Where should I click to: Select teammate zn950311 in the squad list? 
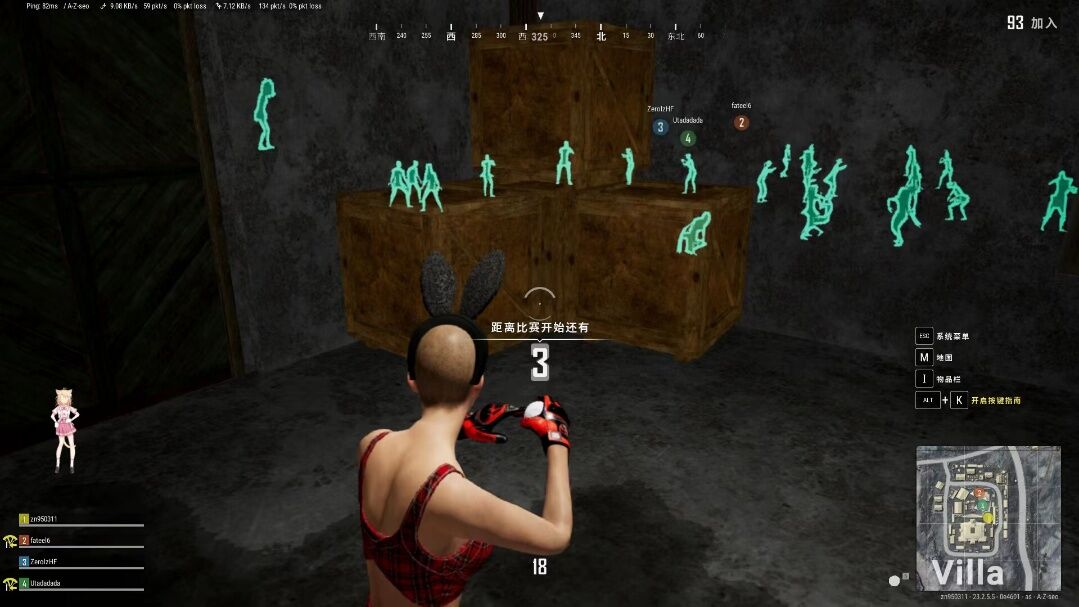point(47,519)
